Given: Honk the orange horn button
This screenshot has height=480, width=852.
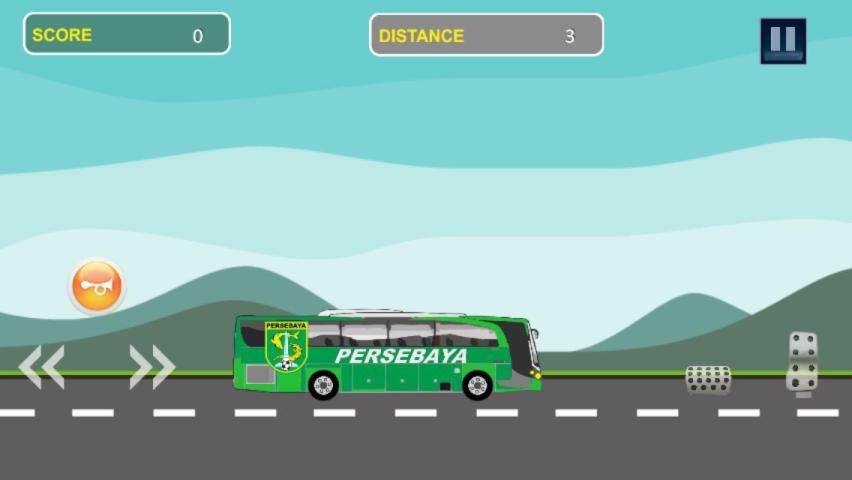Looking at the screenshot, I should click(97, 287).
